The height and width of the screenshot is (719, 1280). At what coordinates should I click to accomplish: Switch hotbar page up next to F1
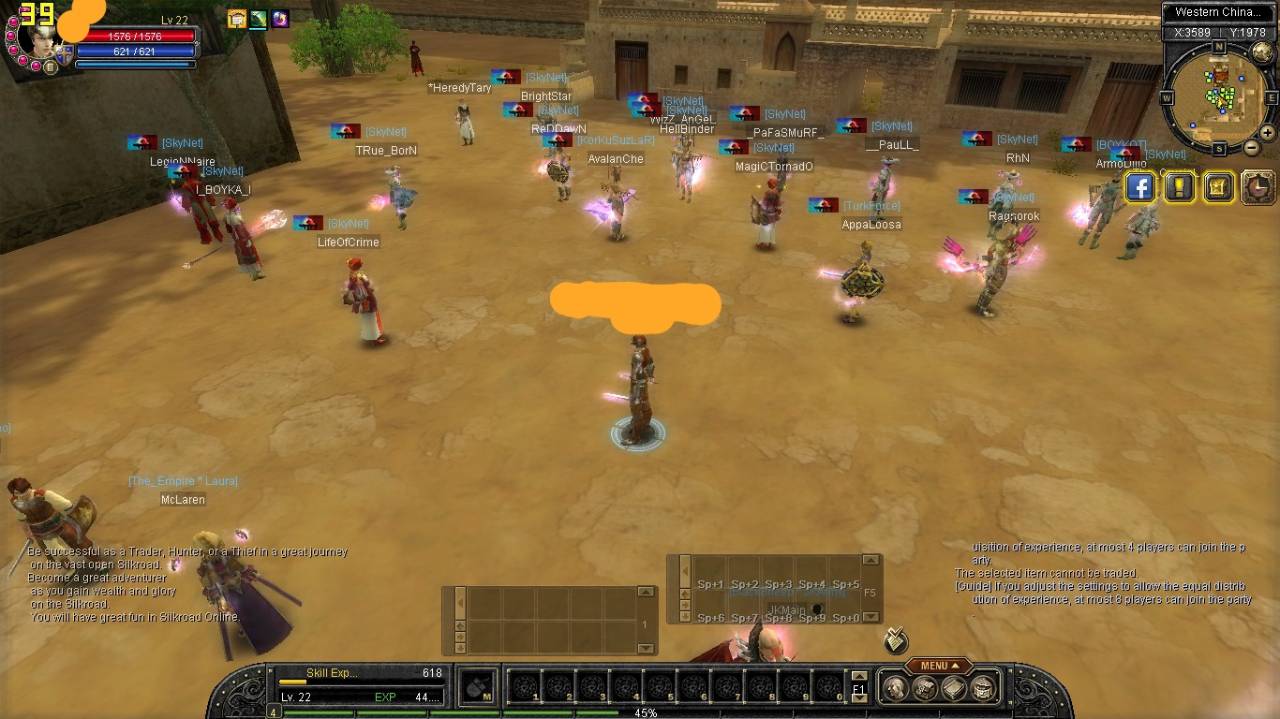pos(858,677)
